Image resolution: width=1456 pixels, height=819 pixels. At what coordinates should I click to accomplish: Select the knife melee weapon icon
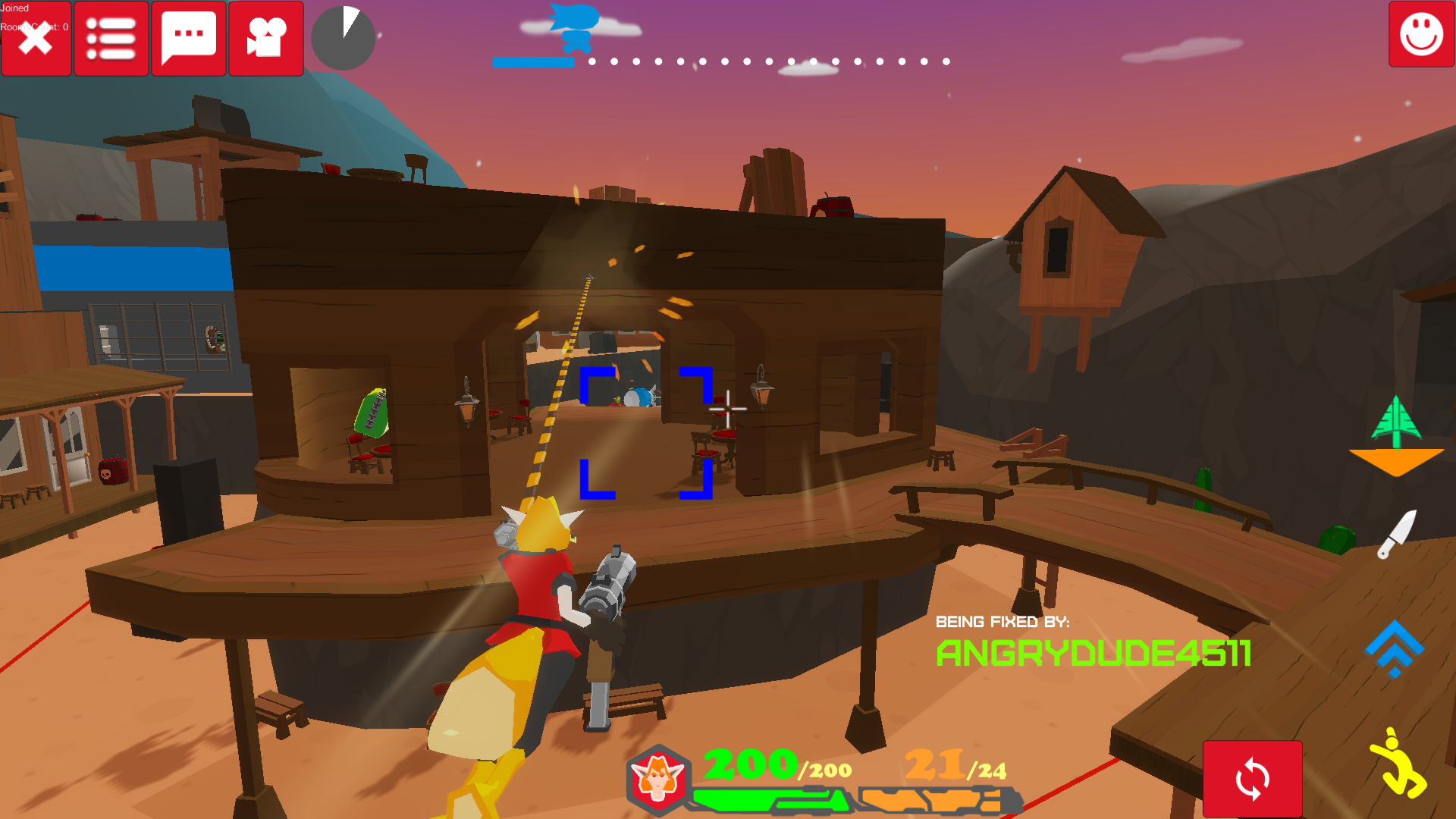[x=1399, y=535]
